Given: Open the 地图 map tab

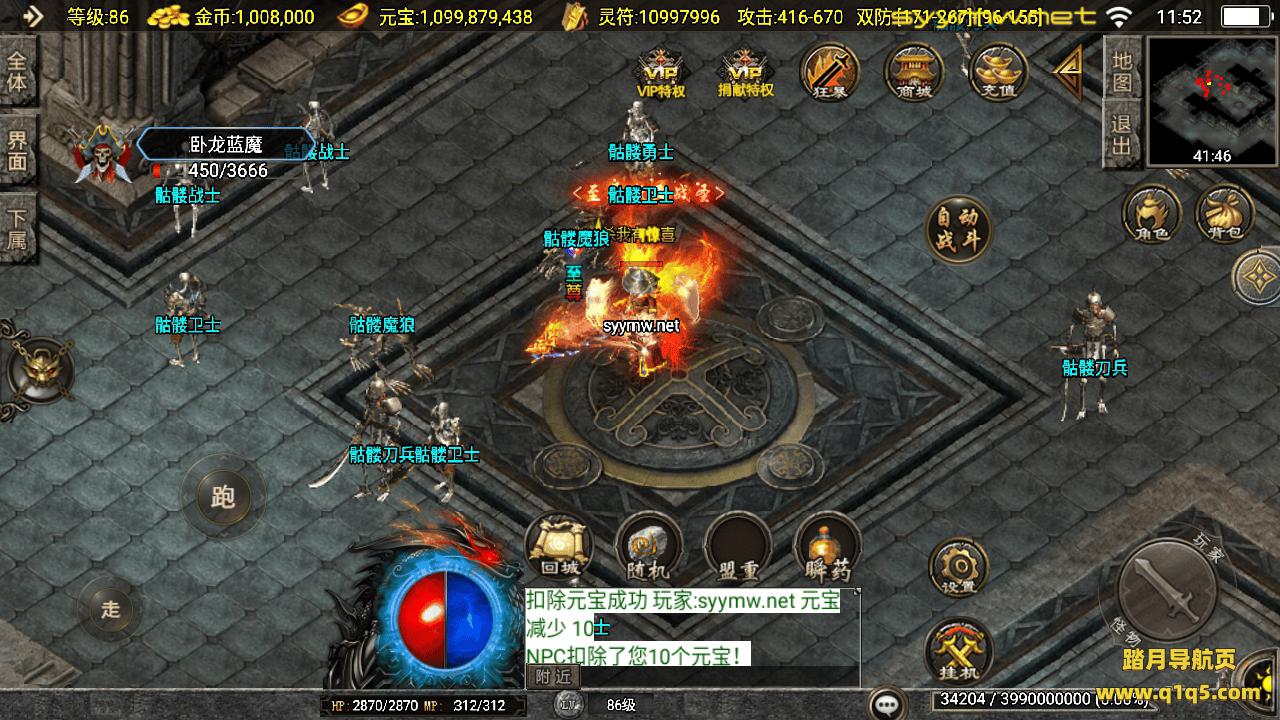Looking at the screenshot, I should (1122, 71).
